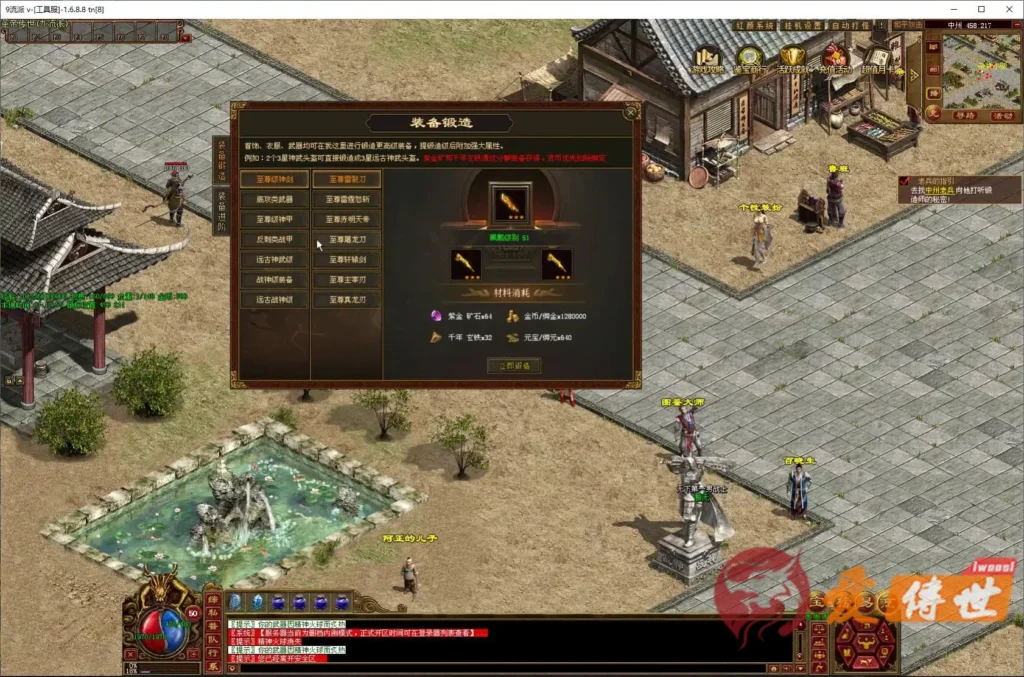Click the 立即锻造 forge button
1024x677 pixels.
click(514, 366)
